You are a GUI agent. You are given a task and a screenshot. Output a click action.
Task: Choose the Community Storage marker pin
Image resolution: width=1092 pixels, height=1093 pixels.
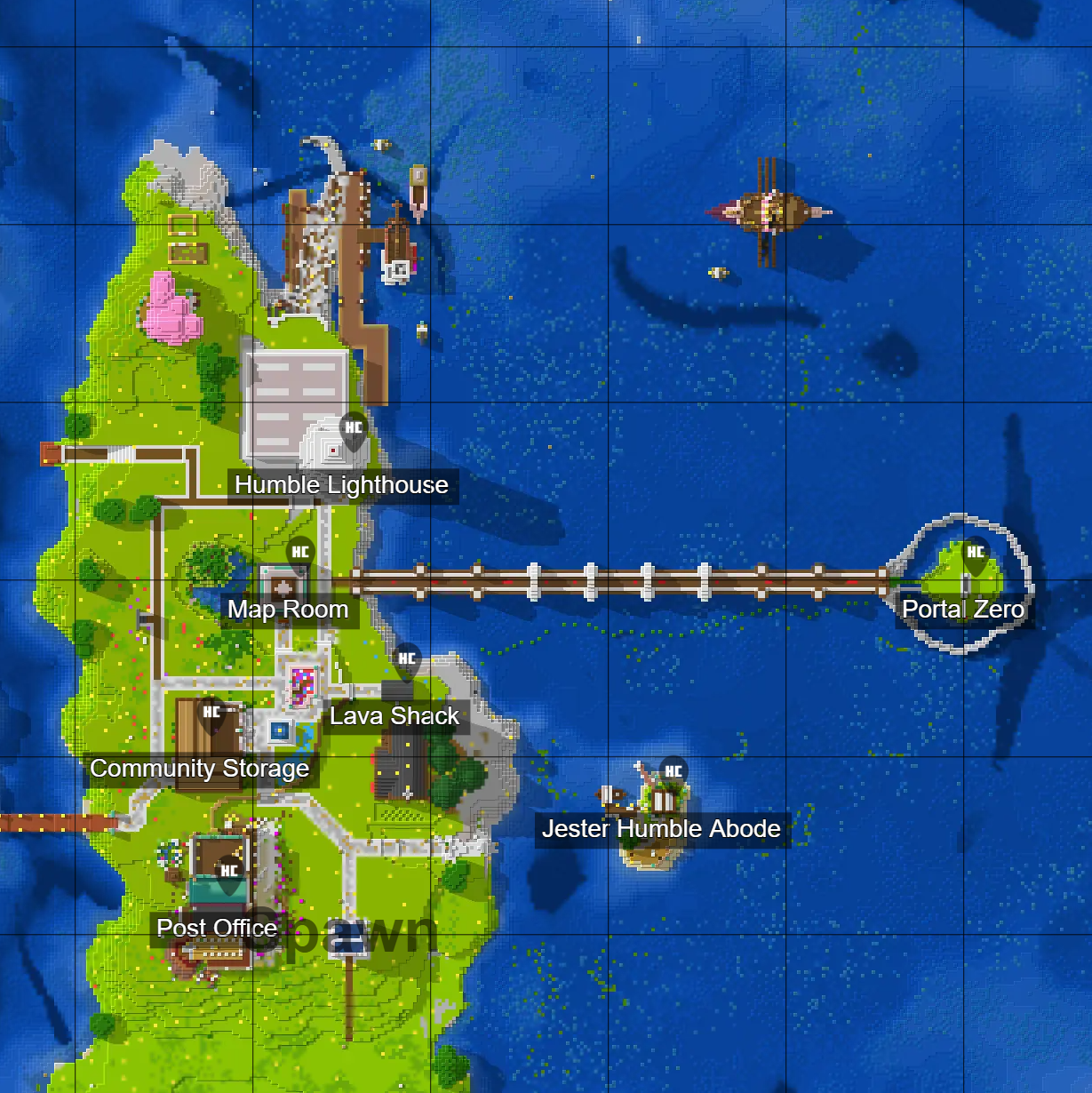[x=211, y=714]
